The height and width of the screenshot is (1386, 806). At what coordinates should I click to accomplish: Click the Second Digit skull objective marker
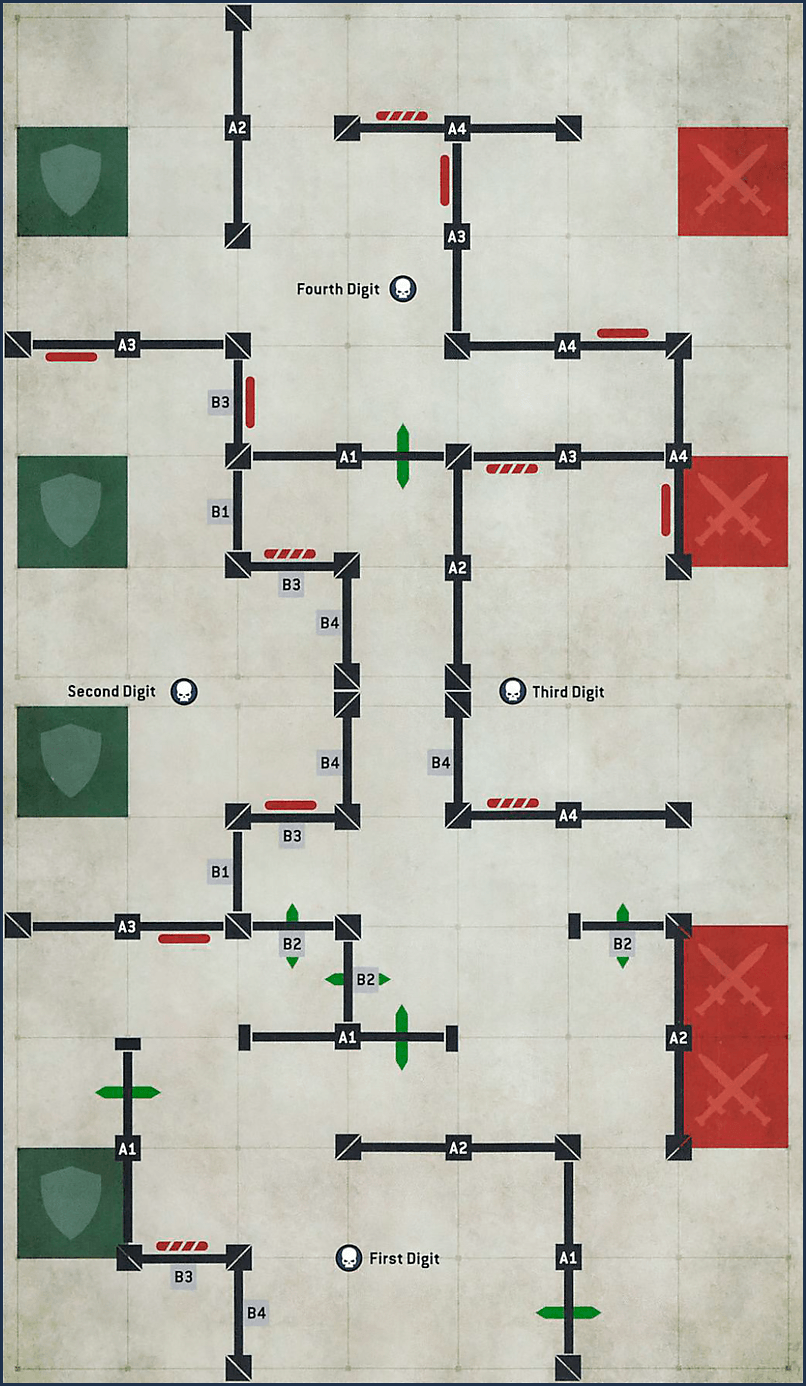[x=184, y=691]
